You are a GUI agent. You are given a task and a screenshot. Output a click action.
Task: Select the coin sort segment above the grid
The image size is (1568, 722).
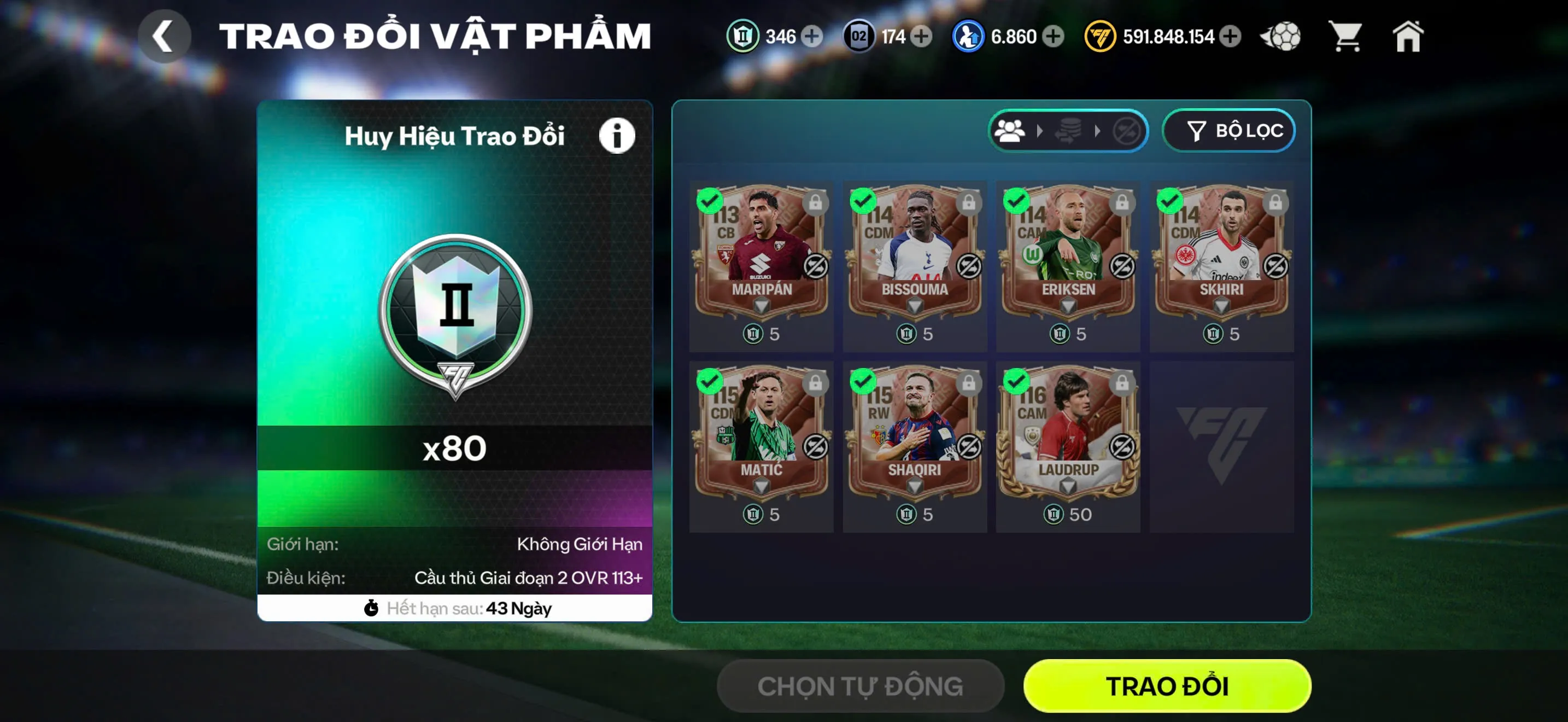click(1068, 130)
